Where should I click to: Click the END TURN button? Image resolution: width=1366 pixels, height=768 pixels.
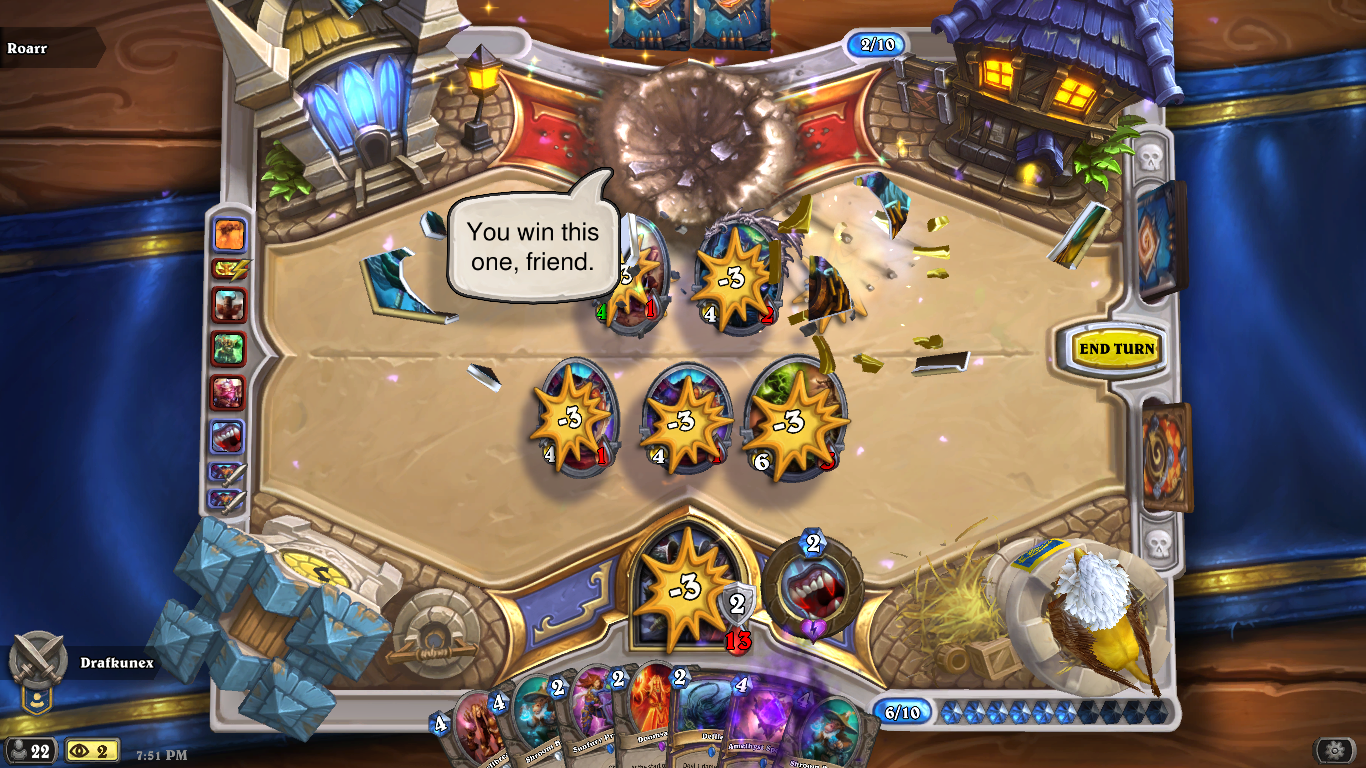click(x=1116, y=349)
